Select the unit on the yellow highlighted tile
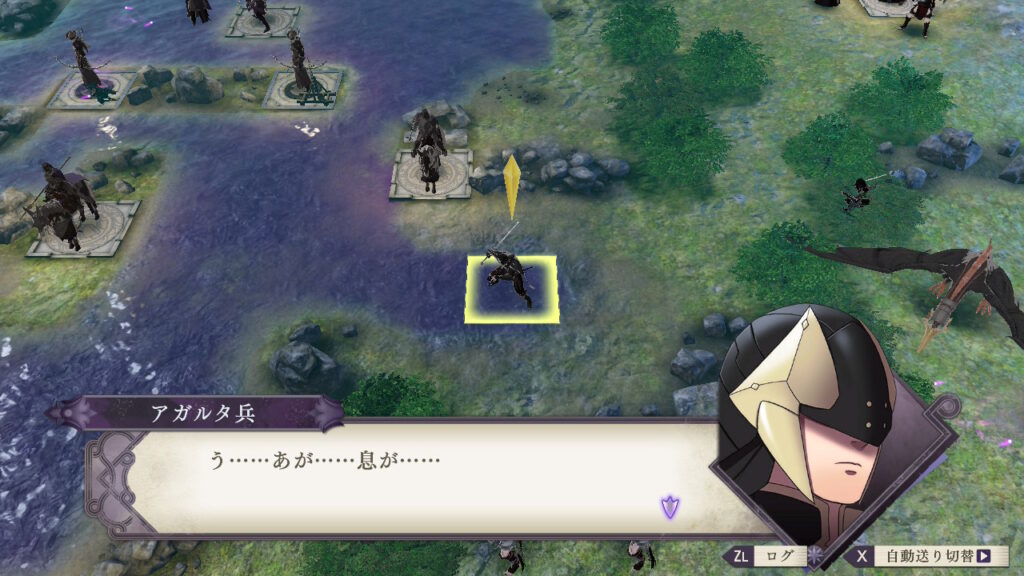The height and width of the screenshot is (576, 1024). click(x=510, y=287)
